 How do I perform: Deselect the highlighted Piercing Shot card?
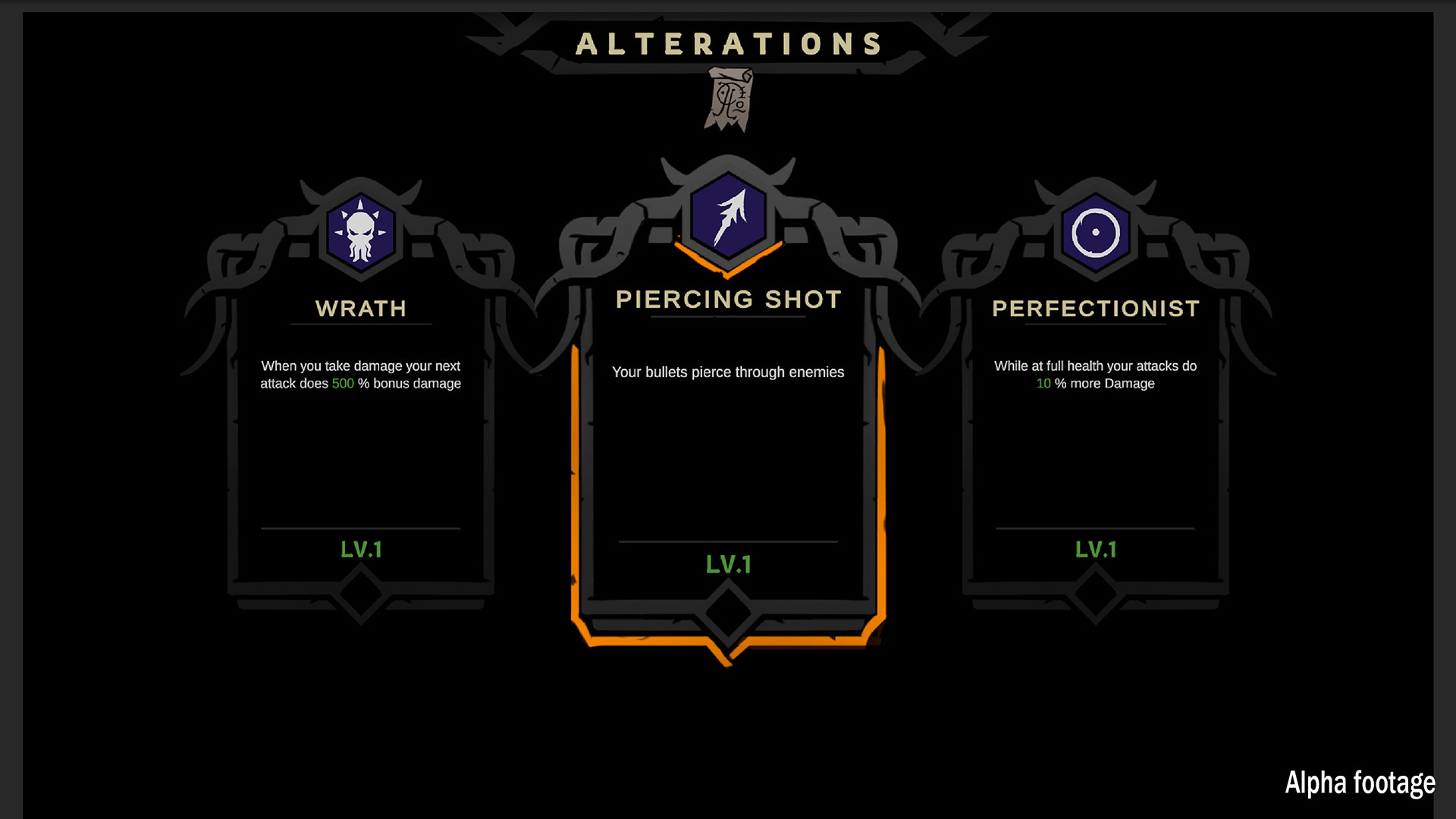[x=728, y=455]
